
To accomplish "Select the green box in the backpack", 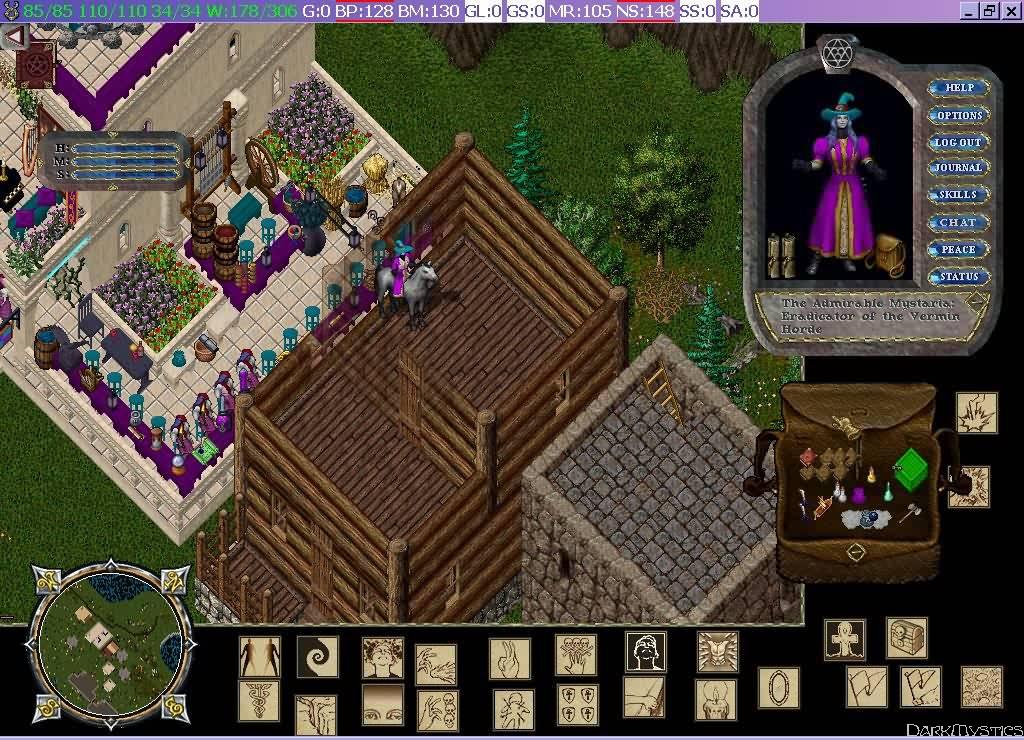I will tap(910, 469).
